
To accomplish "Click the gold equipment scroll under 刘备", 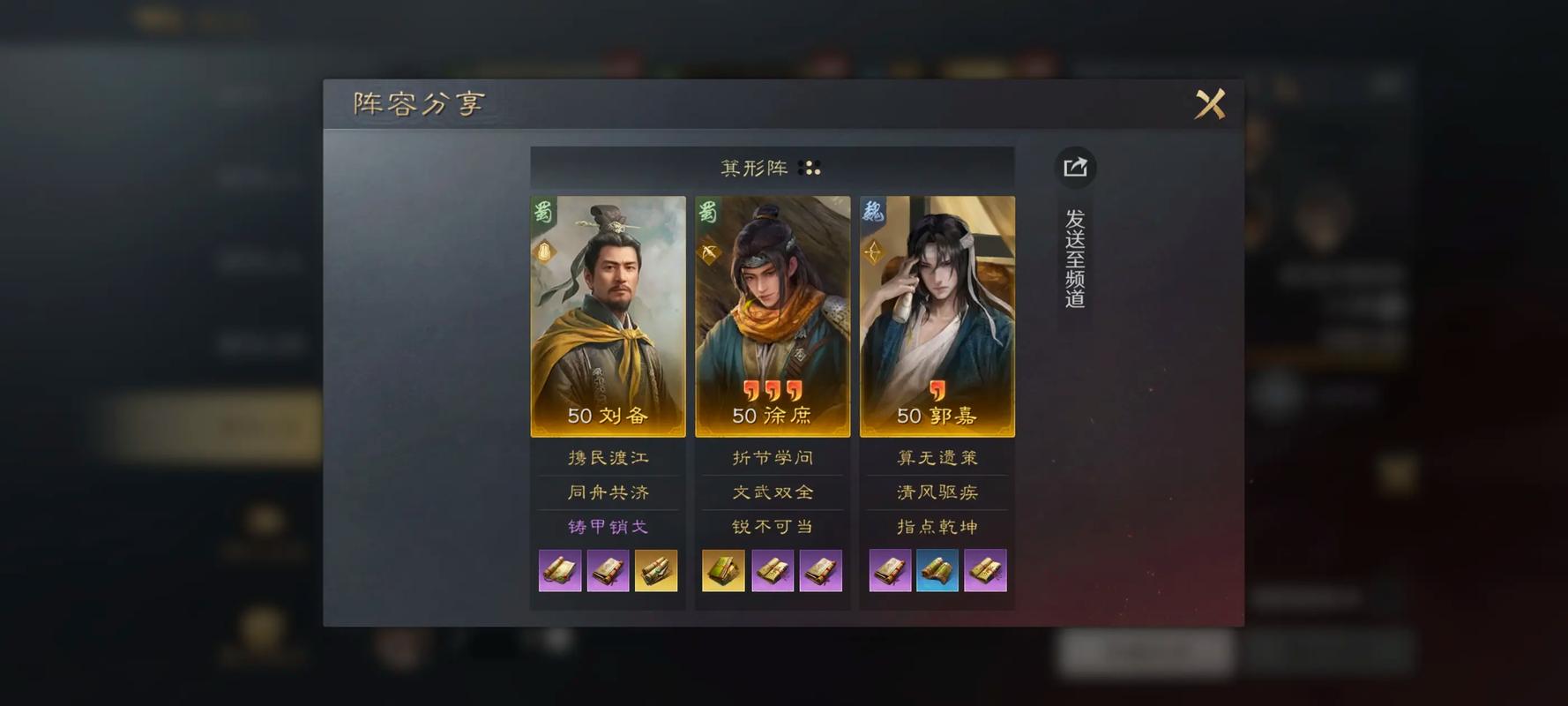I will [656, 570].
